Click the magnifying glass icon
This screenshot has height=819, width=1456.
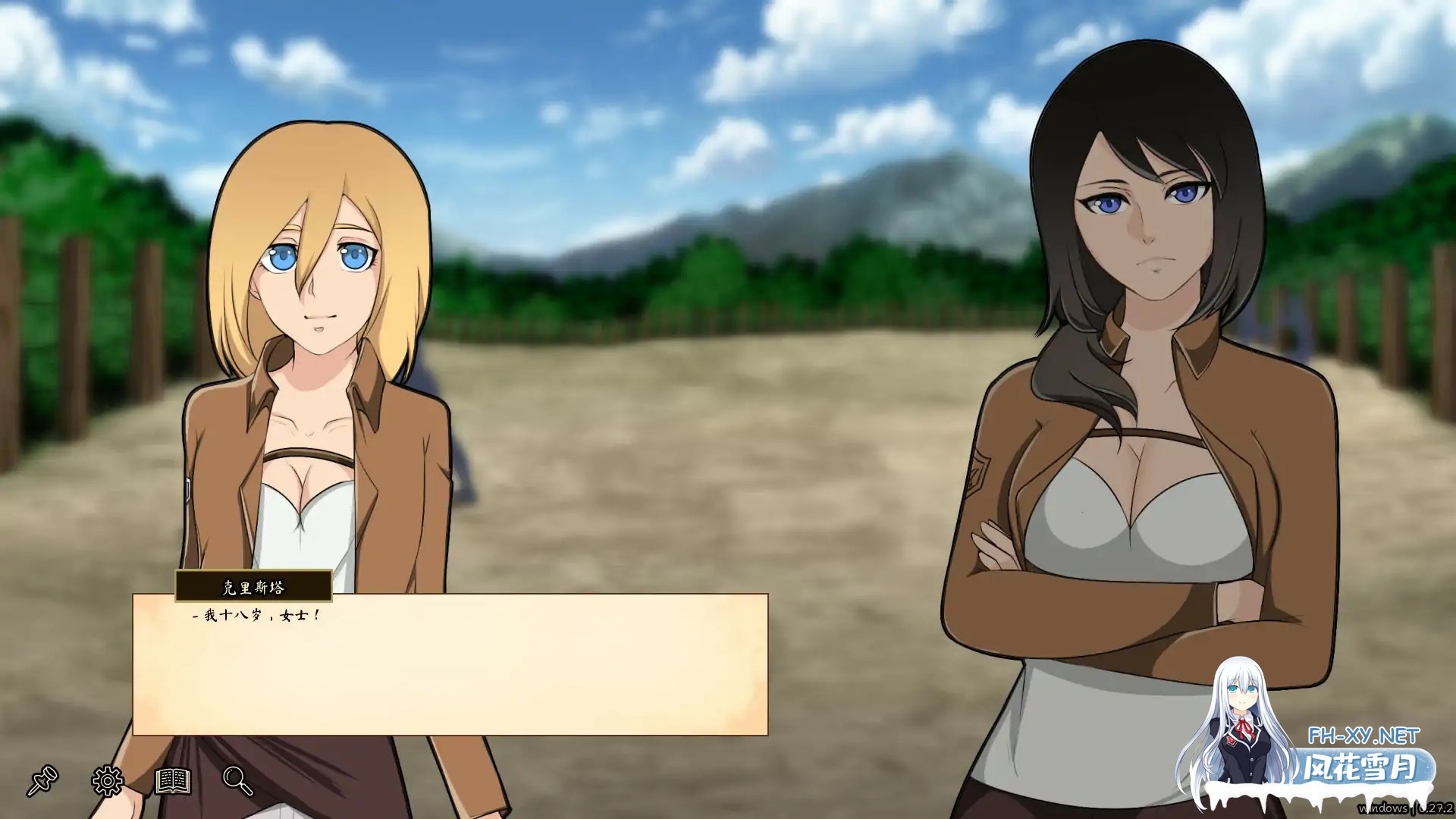click(237, 780)
